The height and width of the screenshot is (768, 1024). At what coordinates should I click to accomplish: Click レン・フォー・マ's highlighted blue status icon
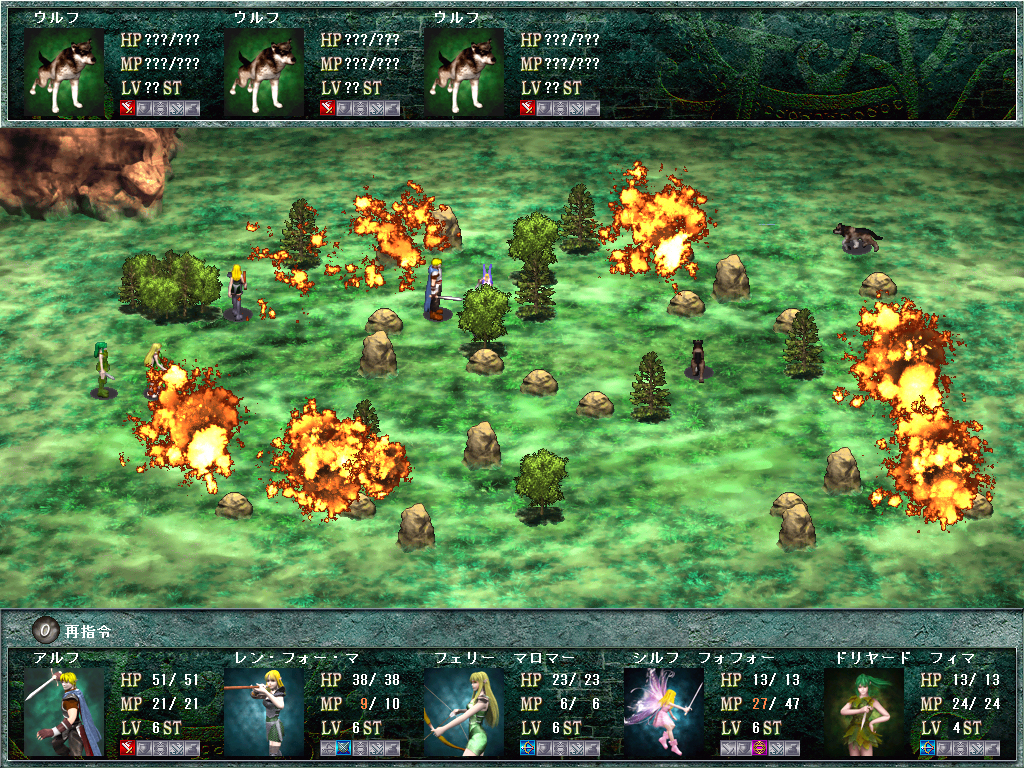tap(343, 748)
